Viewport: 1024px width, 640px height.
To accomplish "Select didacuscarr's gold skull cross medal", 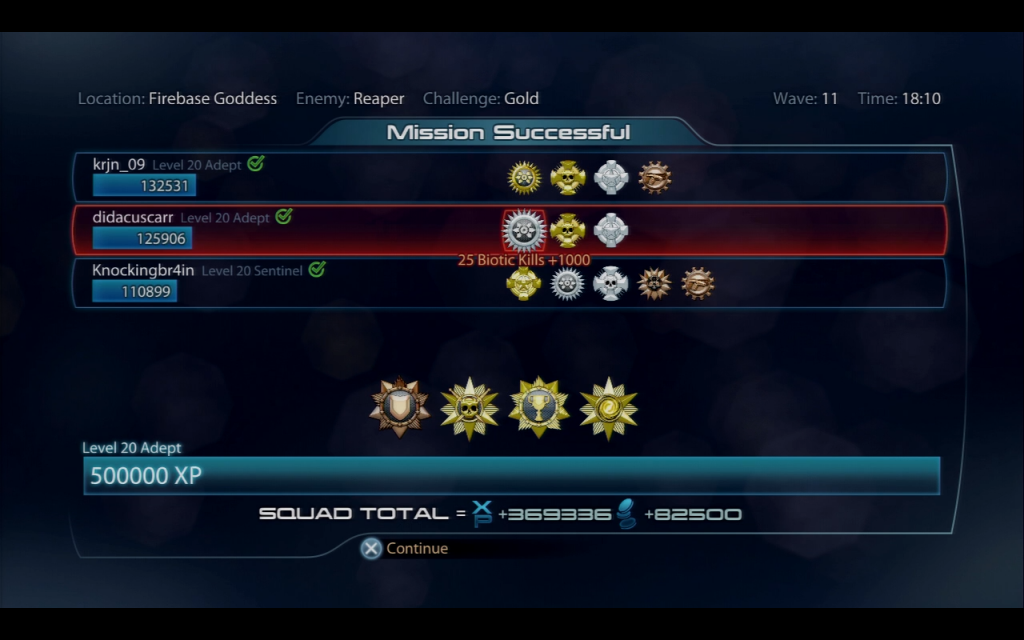I will pos(567,230).
